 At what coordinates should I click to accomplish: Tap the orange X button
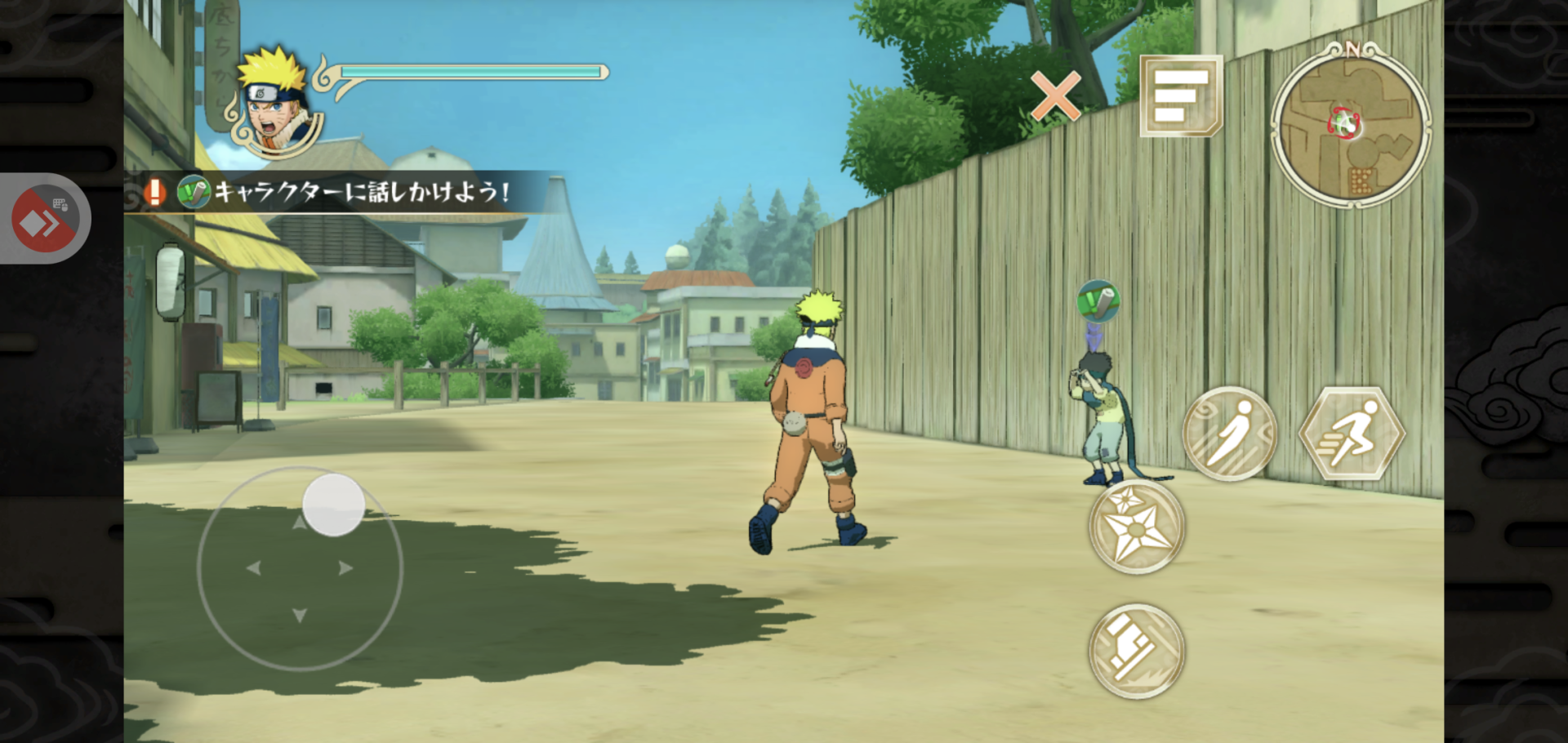tap(1055, 96)
